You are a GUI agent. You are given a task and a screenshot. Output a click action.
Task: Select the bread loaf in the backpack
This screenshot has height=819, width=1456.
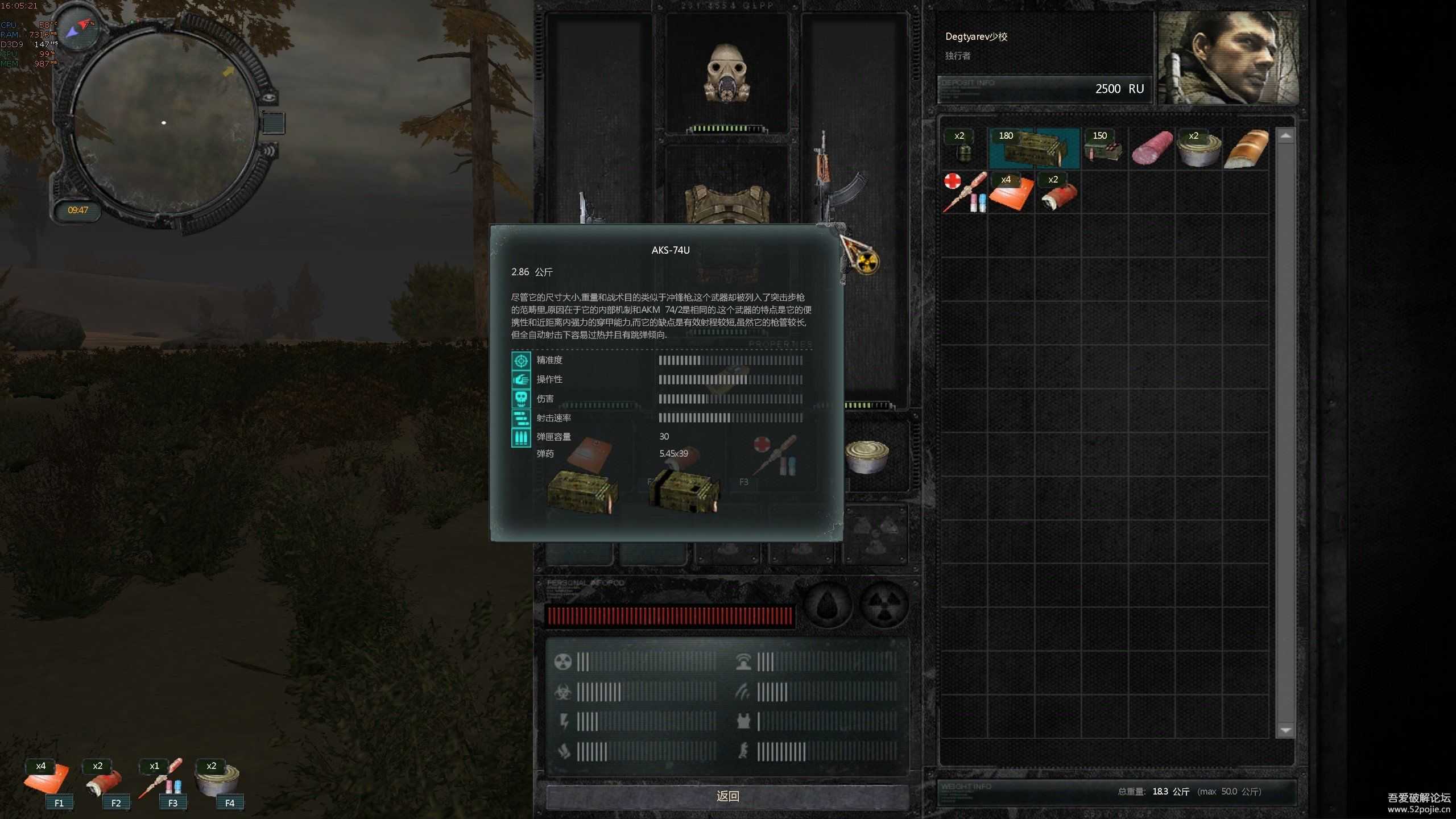click(x=1246, y=148)
